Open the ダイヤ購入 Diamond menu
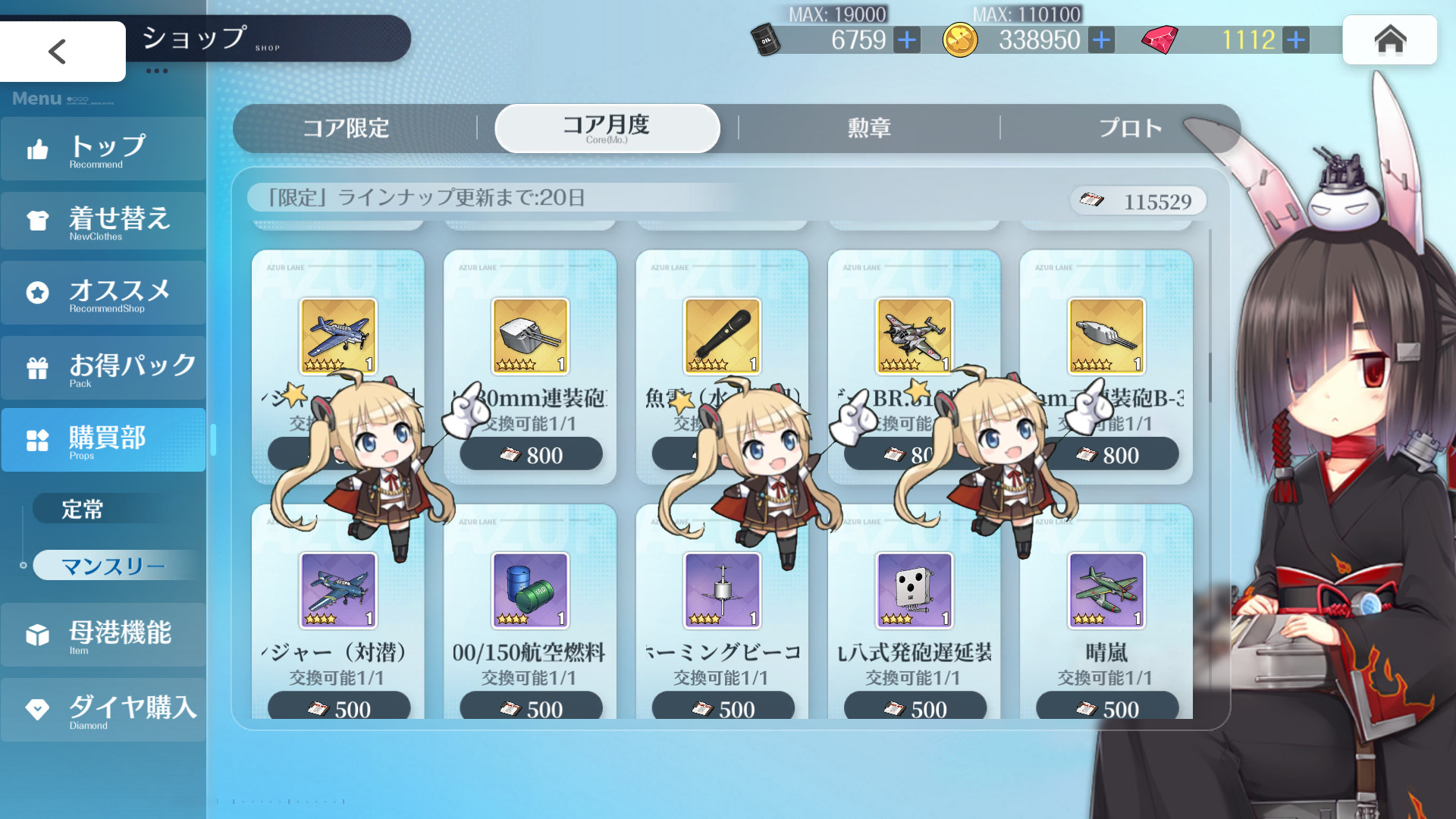Viewport: 1456px width, 819px height. tap(103, 710)
